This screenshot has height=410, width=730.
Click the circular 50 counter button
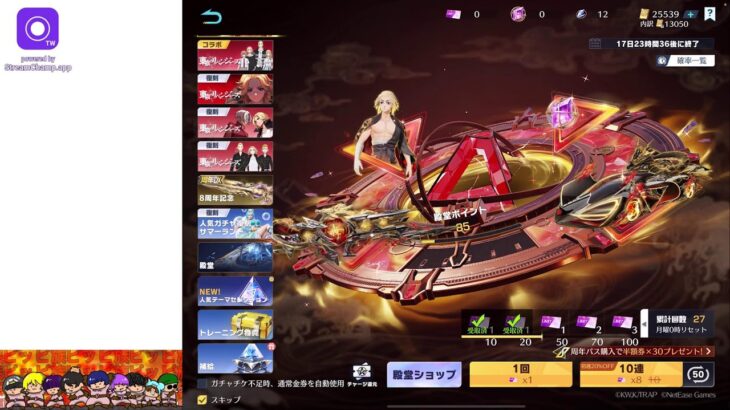click(x=699, y=373)
